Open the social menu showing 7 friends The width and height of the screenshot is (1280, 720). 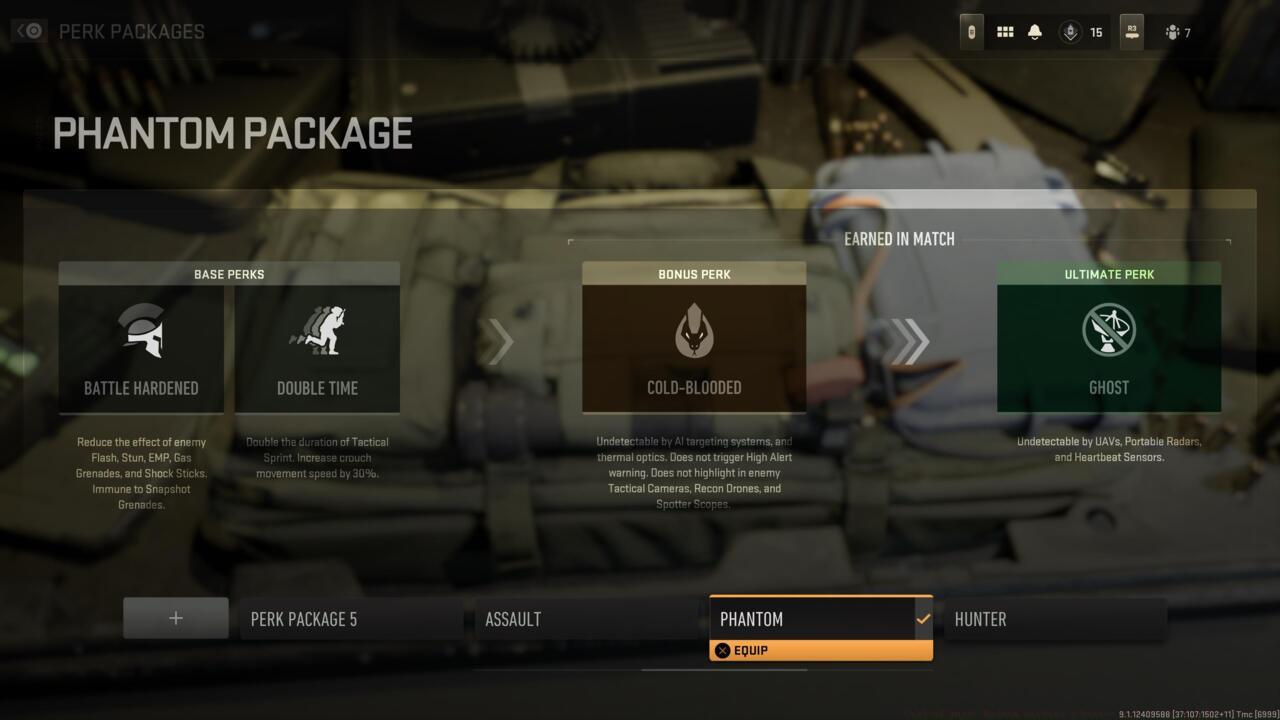pyautogui.click(x=1170, y=31)
